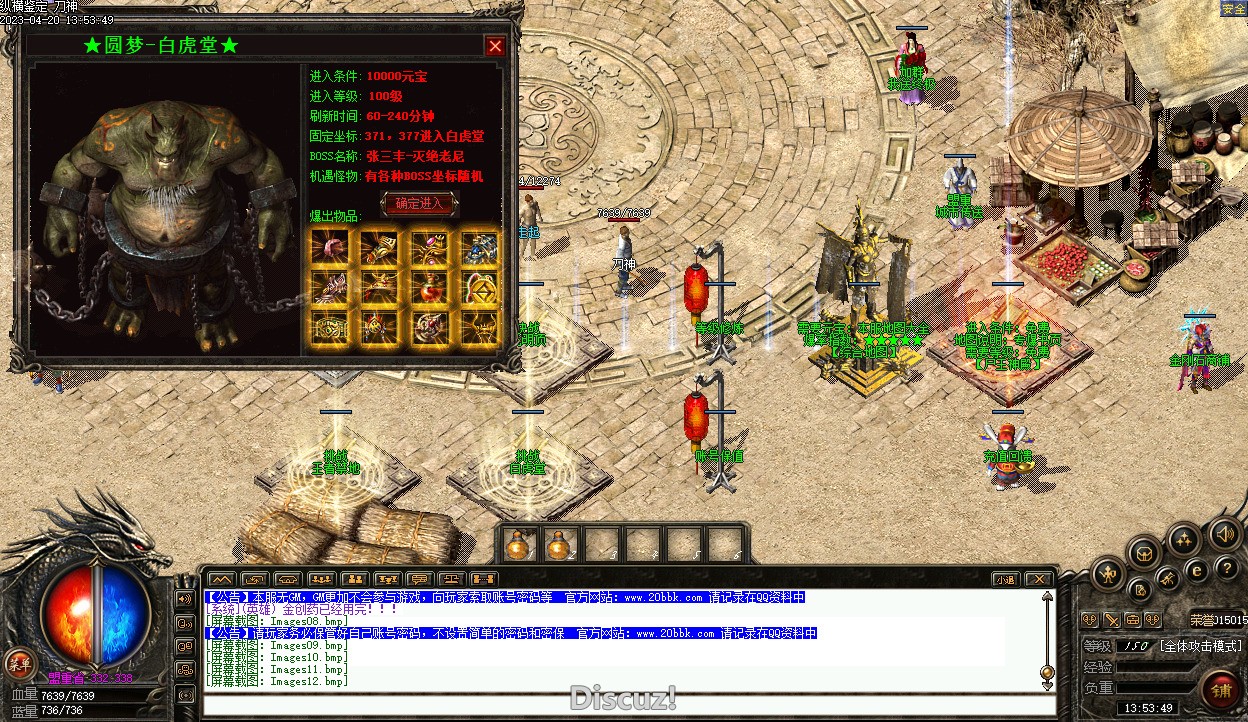Image resolution: width=1248 pixels, height=722 pixels.
Task: Open the skills icon with three sparkles
Action: (x=1184, y=541)
